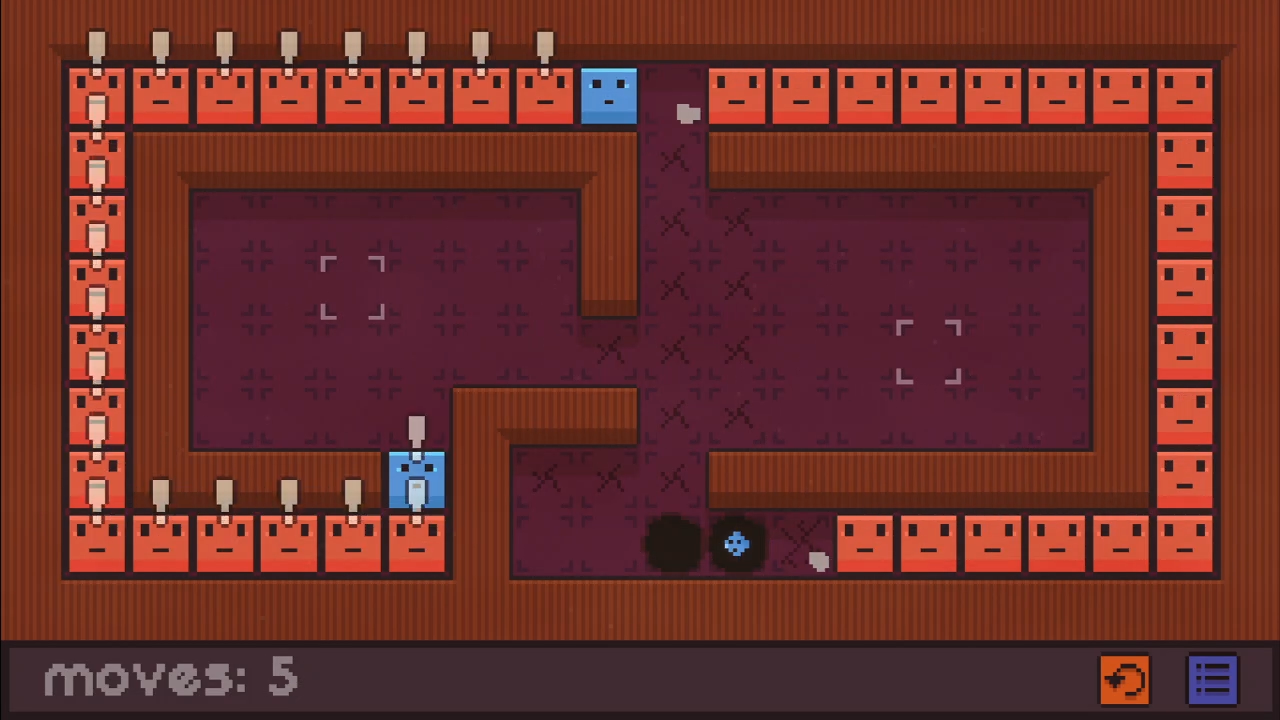This screenshot has width=1280, height=720.
Task: Select the target bracket marker in the right room
Action: click(x=928, y=352)
